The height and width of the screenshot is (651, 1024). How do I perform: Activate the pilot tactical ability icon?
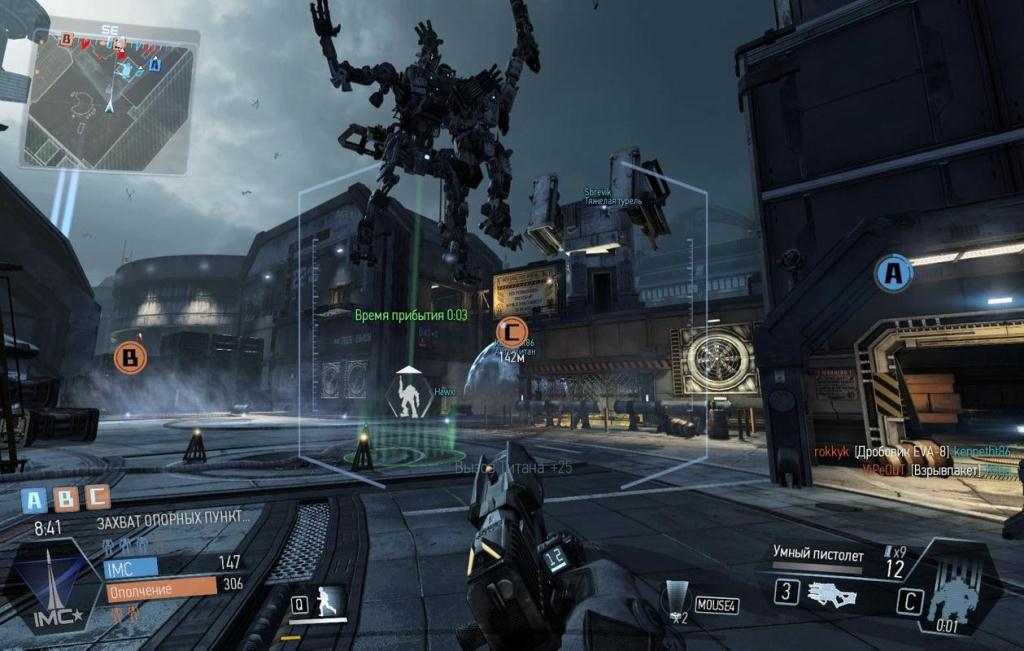(x=328, y=602)
